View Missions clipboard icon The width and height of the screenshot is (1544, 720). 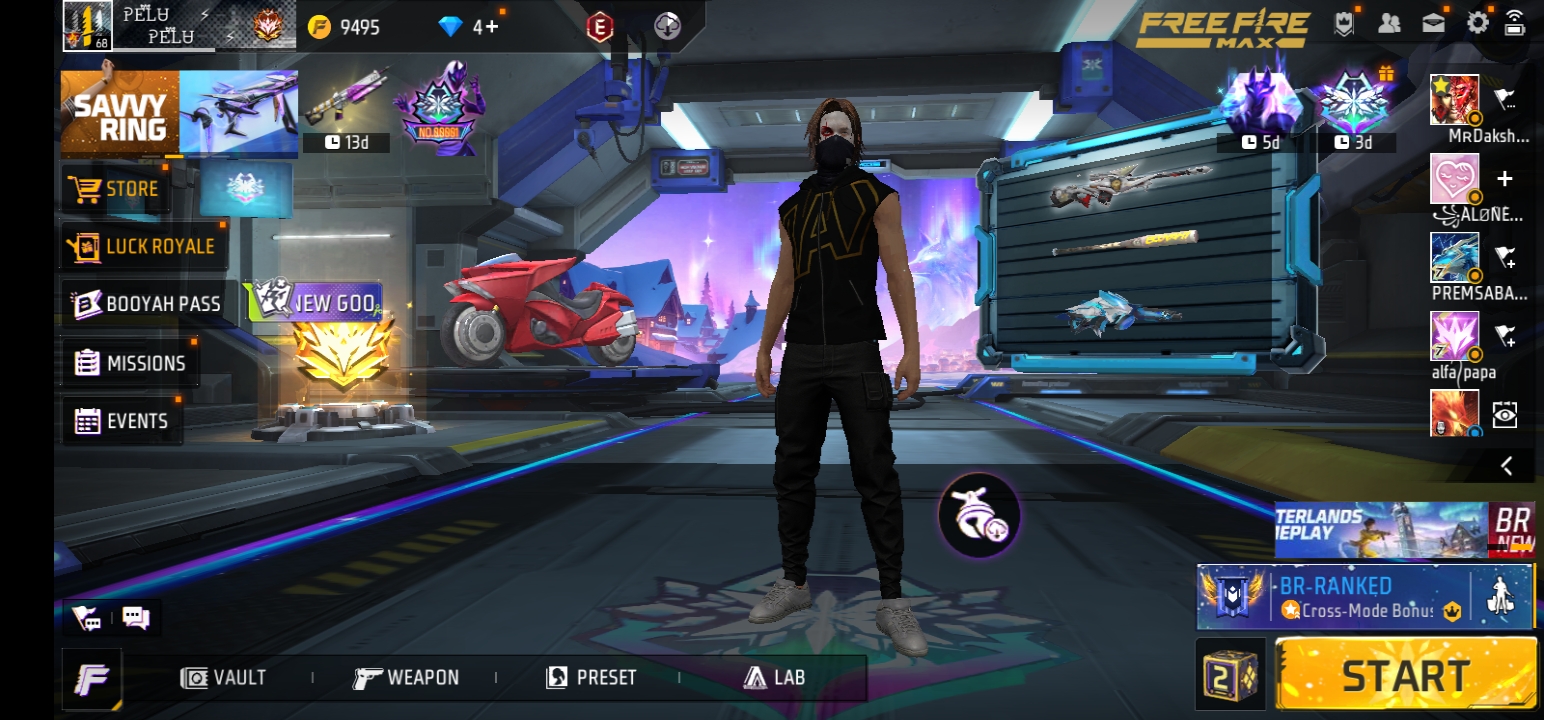[x=88, y=362]
